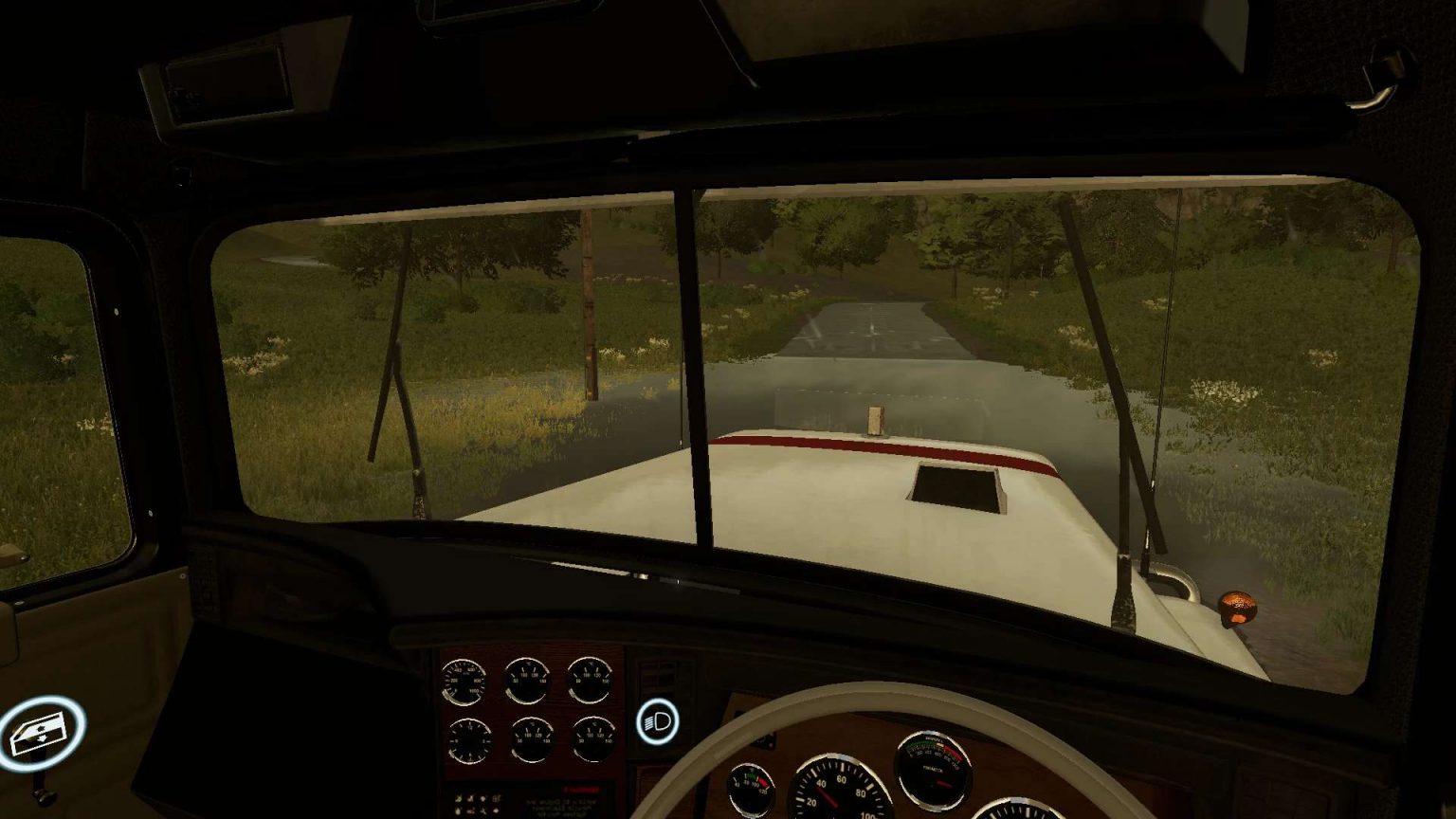Click the top-middle temperature gauge
The width and height of the screenshot is (1456, 819).
528,679
